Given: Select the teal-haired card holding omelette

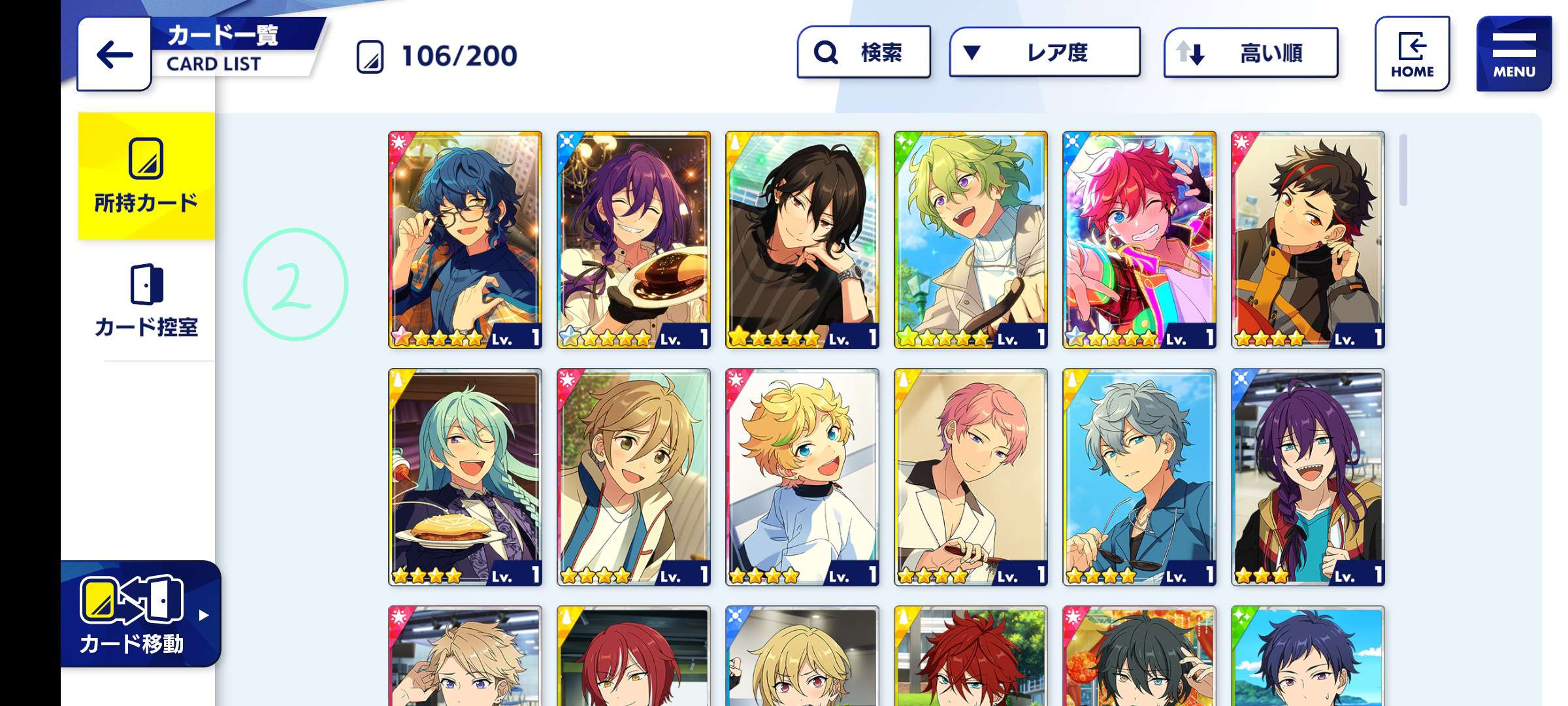Looking at the screenshot, I should (465, 477).
